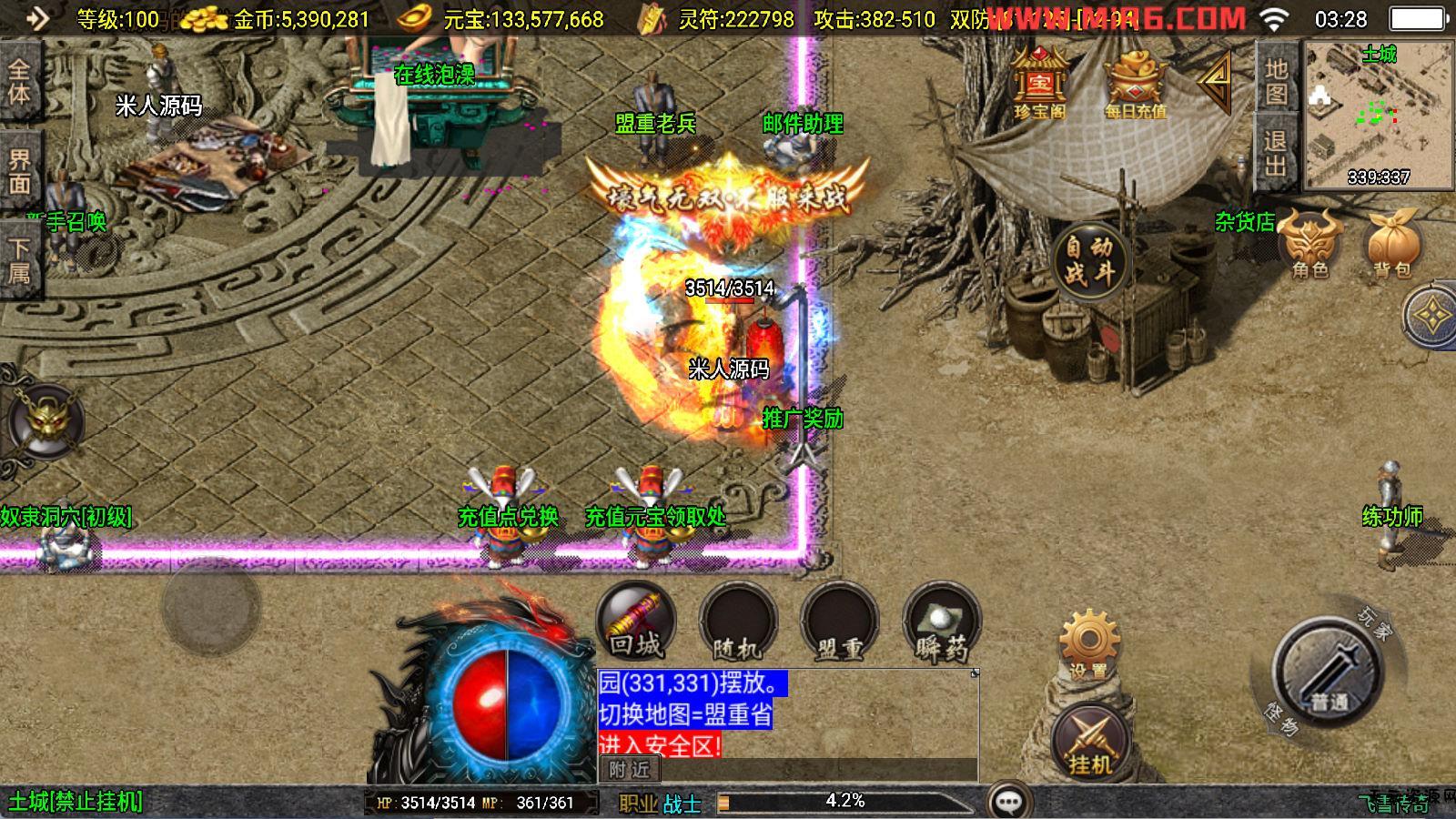Open the 土城 minimap

point(1378,115)
